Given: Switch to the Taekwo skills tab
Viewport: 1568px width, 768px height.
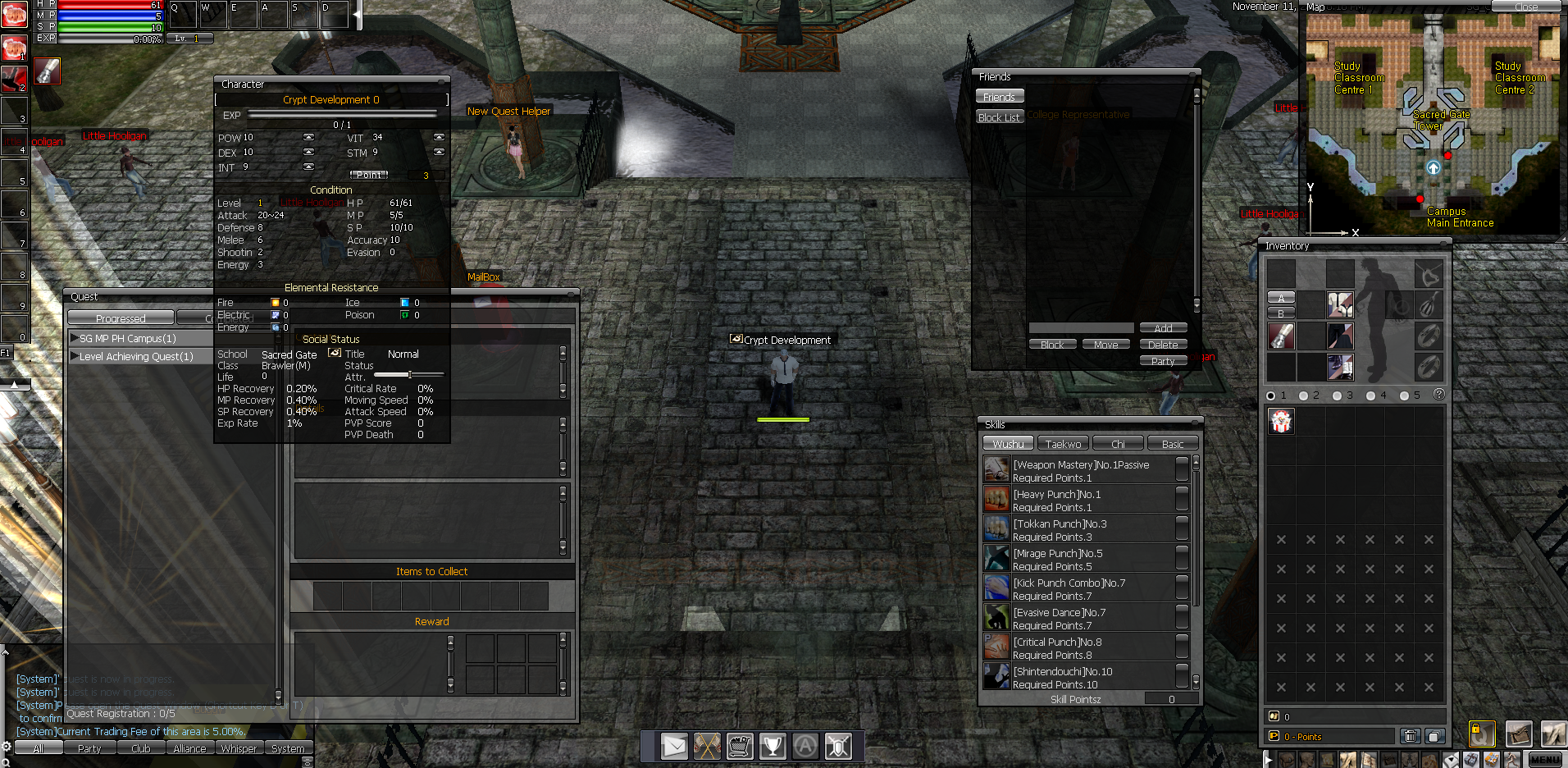Looking at the screenshot, I should pos(1063,444).
